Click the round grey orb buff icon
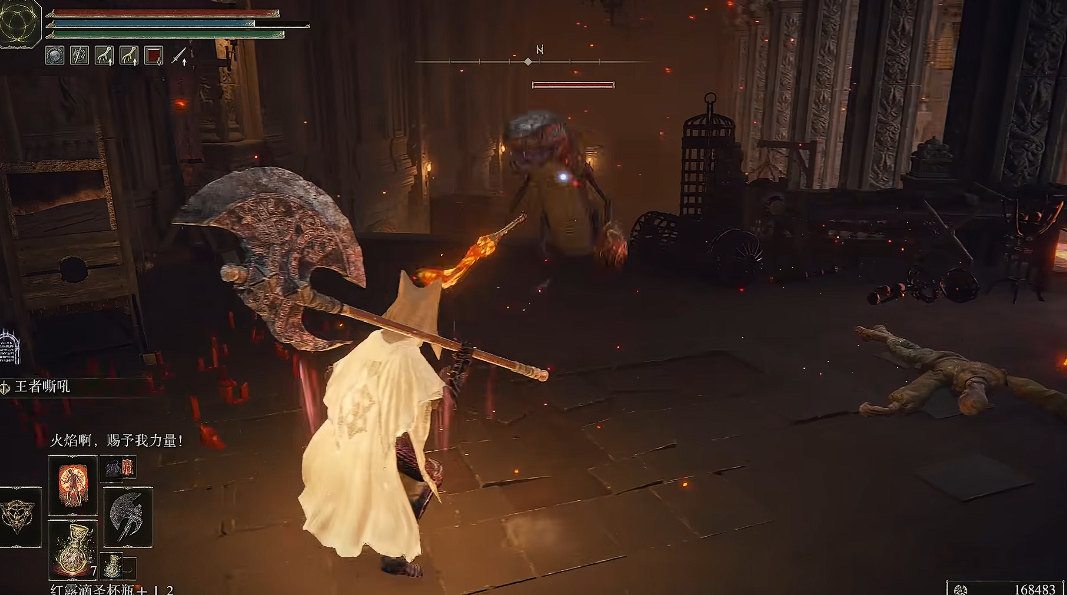The width and height of the screenshot is (1067, 595). (55, 56)
